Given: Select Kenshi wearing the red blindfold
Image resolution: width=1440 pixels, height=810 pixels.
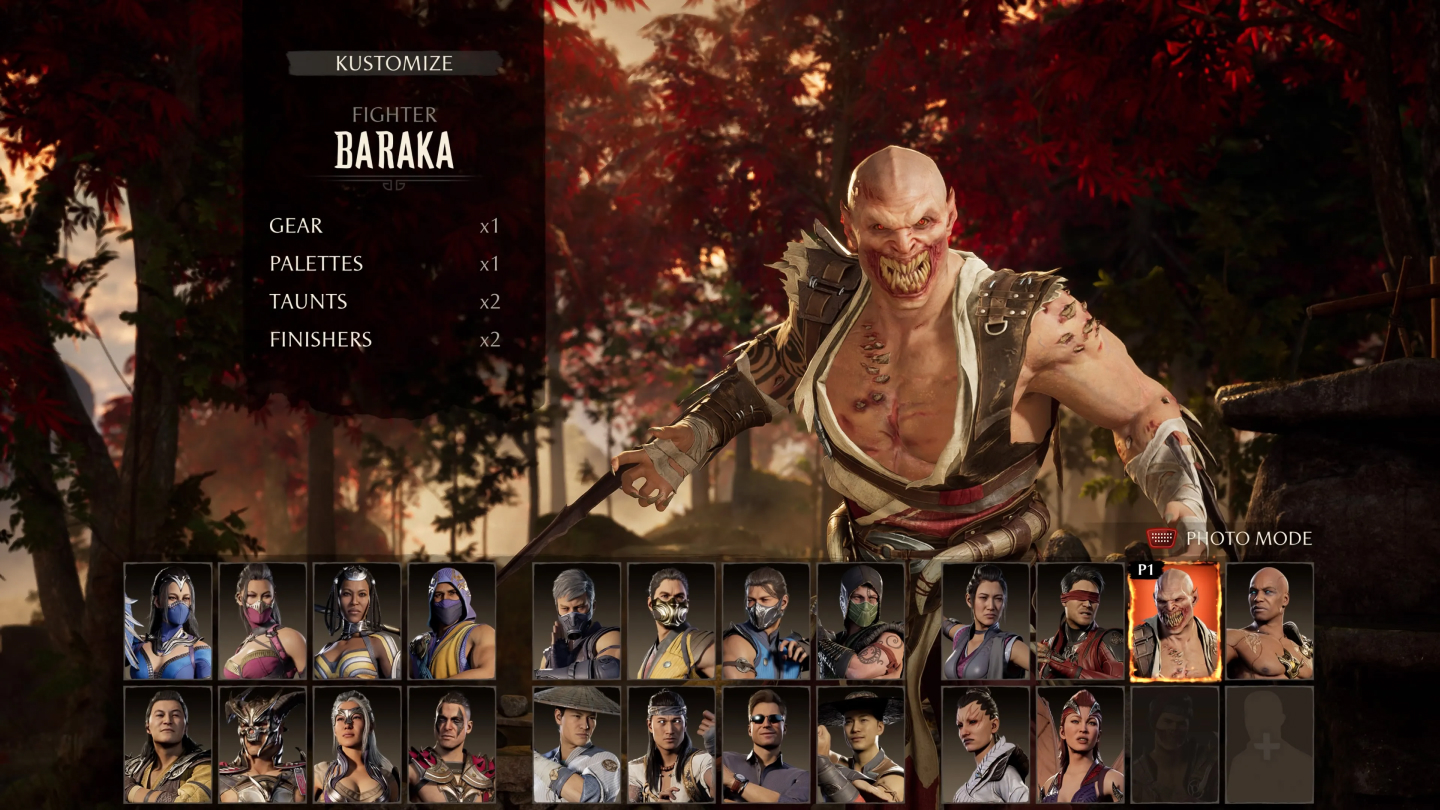Looking at the screenshot, I should [x=1080, y=621].
